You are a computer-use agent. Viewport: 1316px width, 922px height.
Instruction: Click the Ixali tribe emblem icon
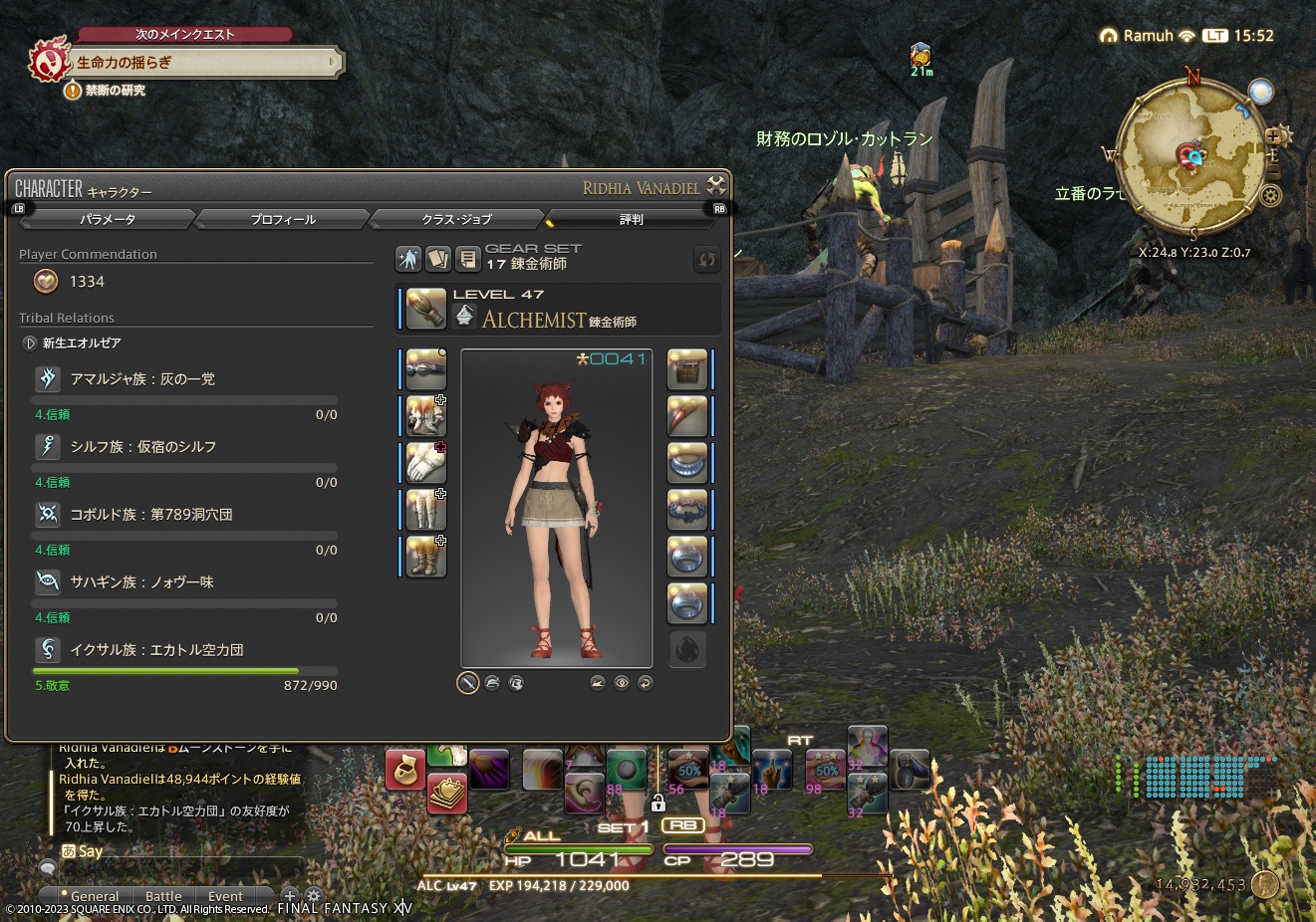coord(47,647)
